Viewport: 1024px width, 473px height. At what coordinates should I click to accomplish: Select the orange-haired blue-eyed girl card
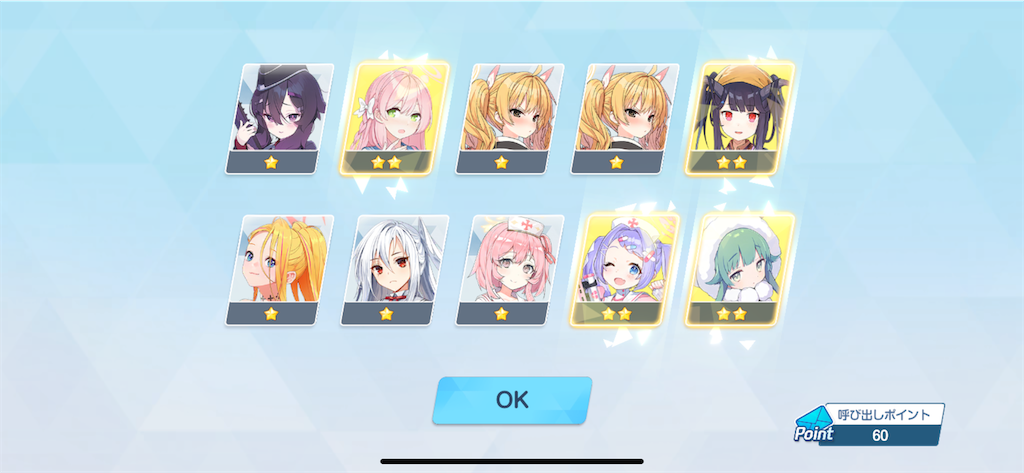(281, 270)
